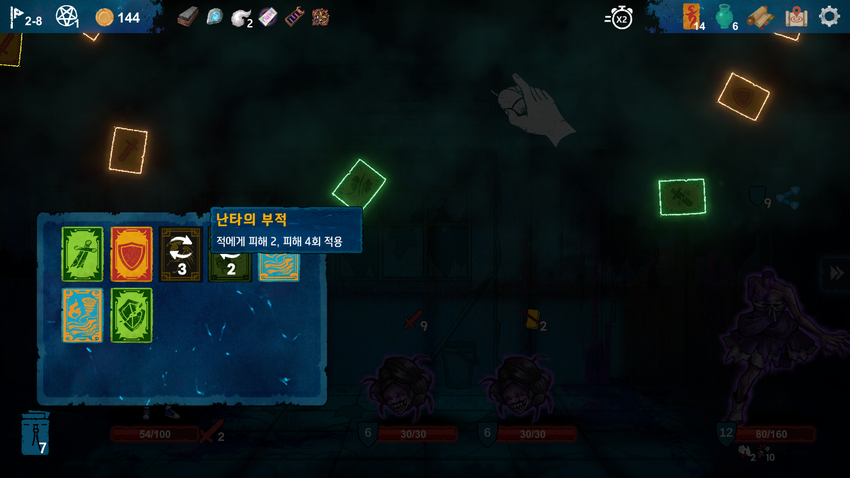The image size is (850, 478).
Task: Open the rolled scroll icon
Action: [761, 17]
